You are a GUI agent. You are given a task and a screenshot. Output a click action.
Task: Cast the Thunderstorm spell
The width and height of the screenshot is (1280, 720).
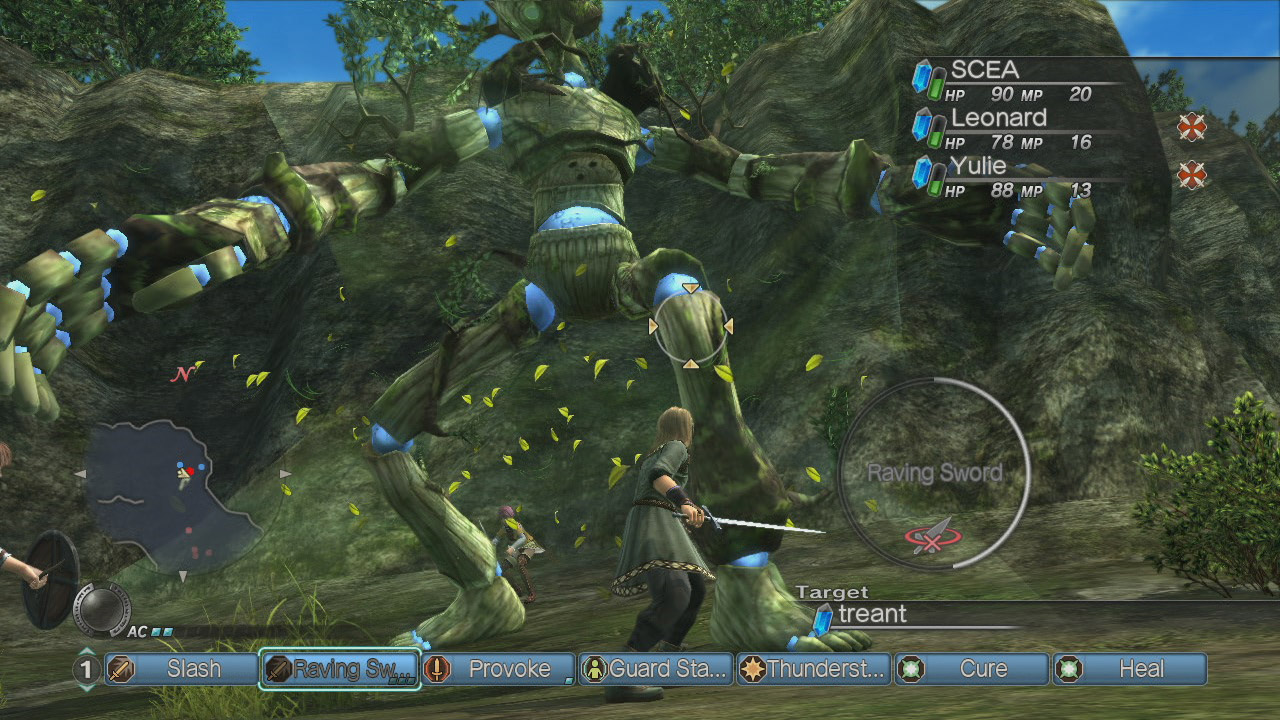[814, 669]
